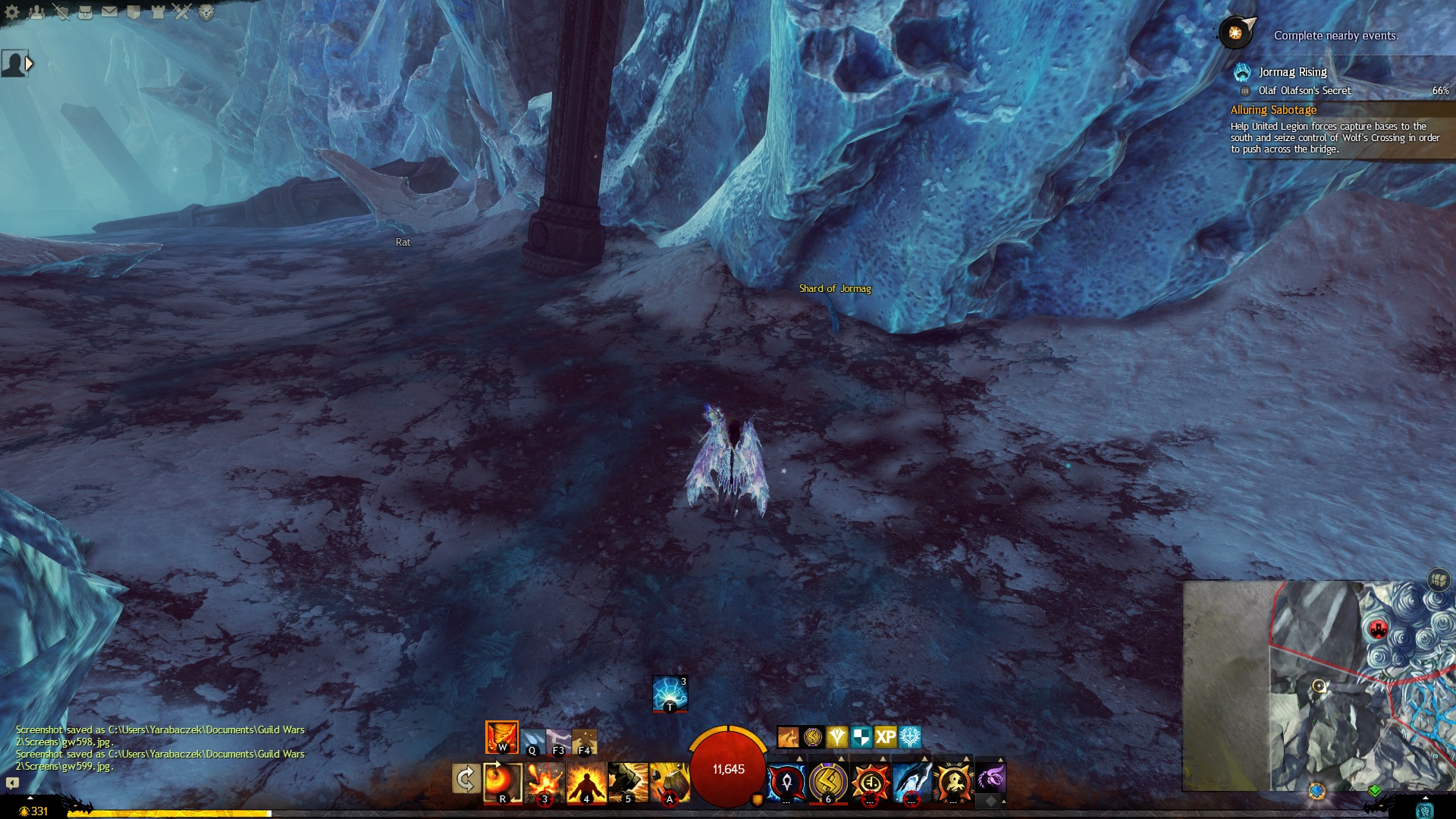Open the treasure chest icon above minimap
Image resolution: width=1456 pixels, height=819 pixels.
pyautogui.click(x=1439, y=580)
